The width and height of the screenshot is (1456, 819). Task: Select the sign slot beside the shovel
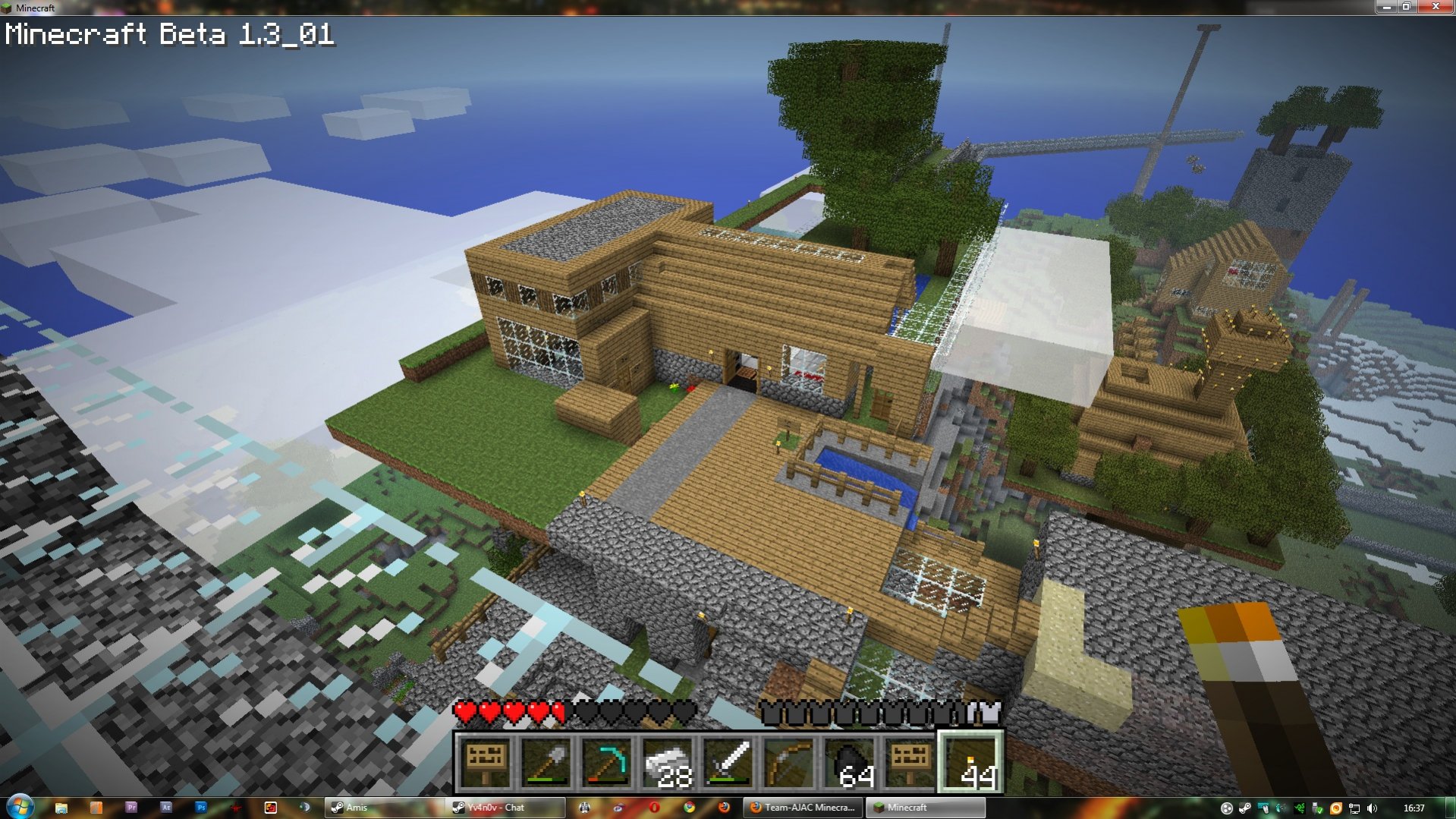(486, 763)
